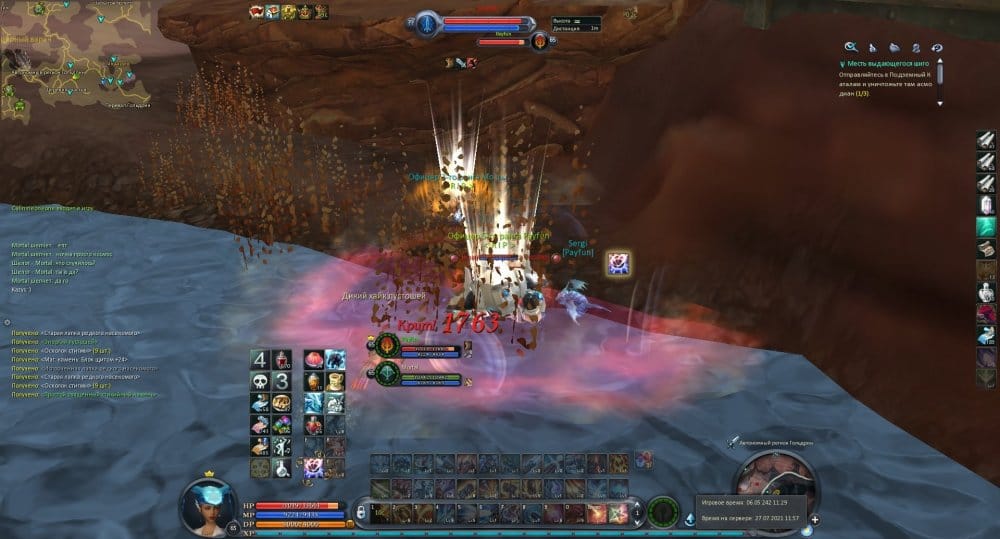Image resolution: width=1000 pixels, height=539 pixels.
Task: Click the magnifier icon above quest tracker
Action: pyautogui.click(x=851, y=46)
